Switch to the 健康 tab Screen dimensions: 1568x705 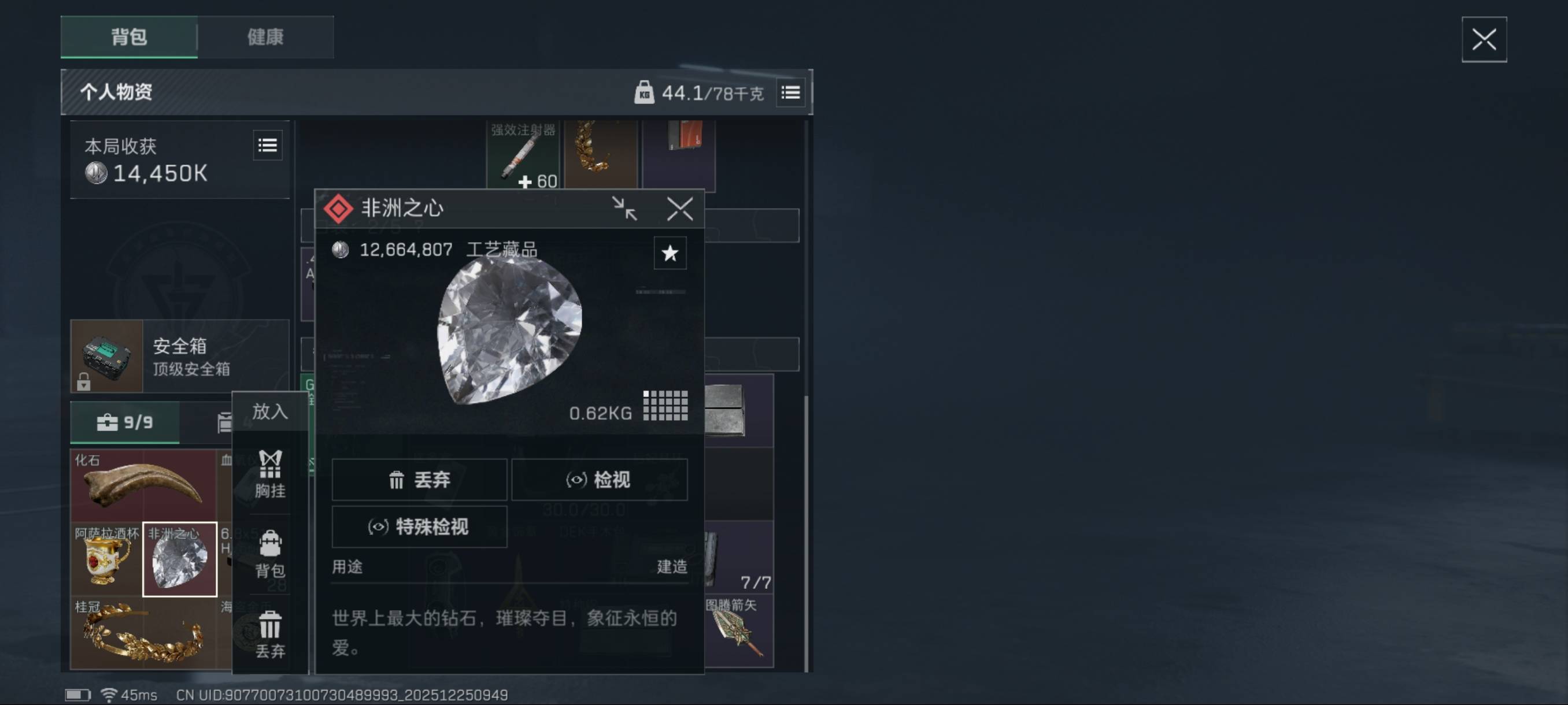coord(265,37)
